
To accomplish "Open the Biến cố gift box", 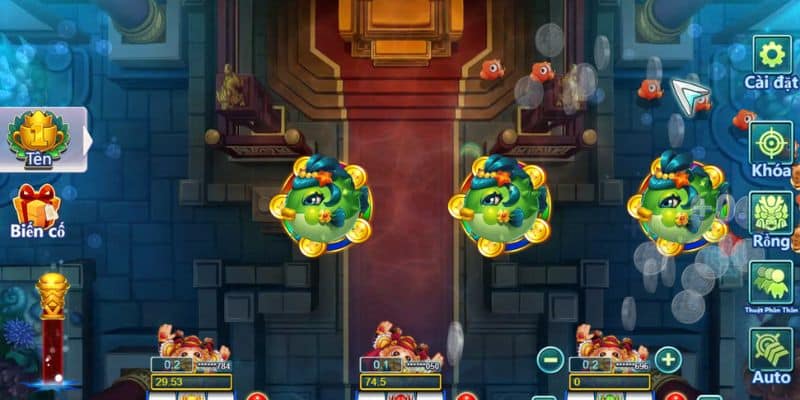I will click(x=36, y=207).
